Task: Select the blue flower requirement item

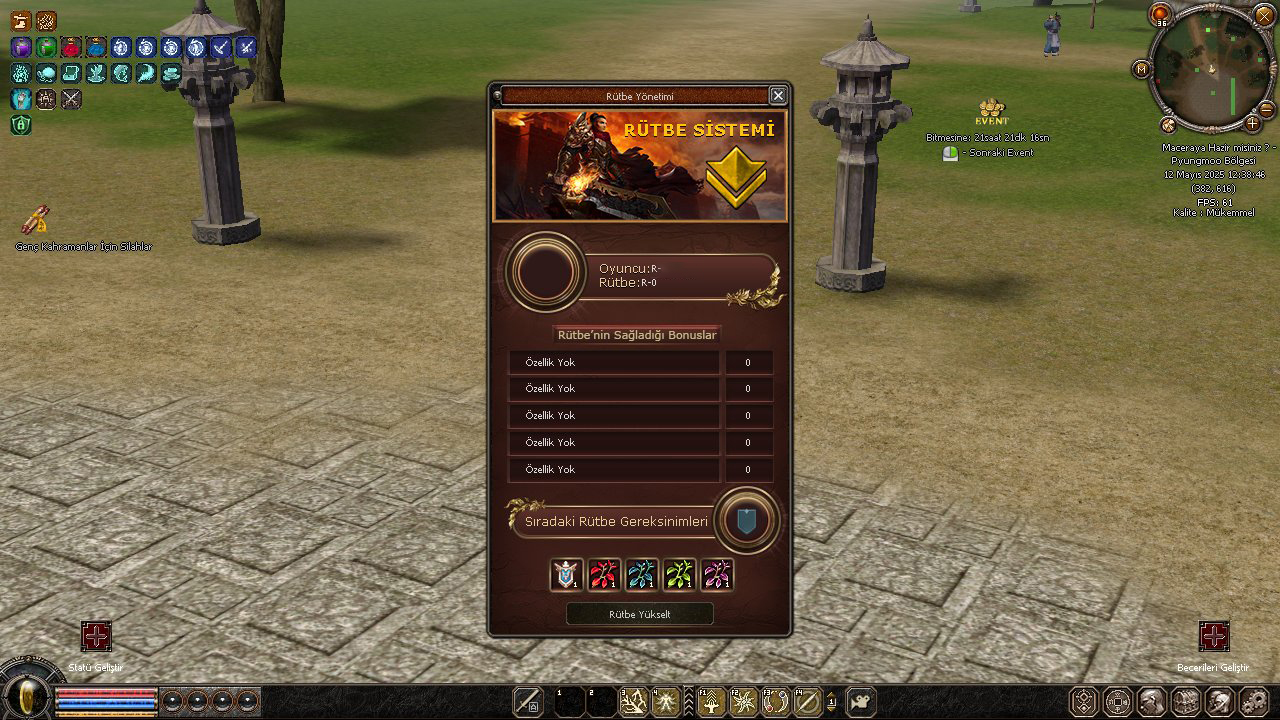Action: (642, 574)
